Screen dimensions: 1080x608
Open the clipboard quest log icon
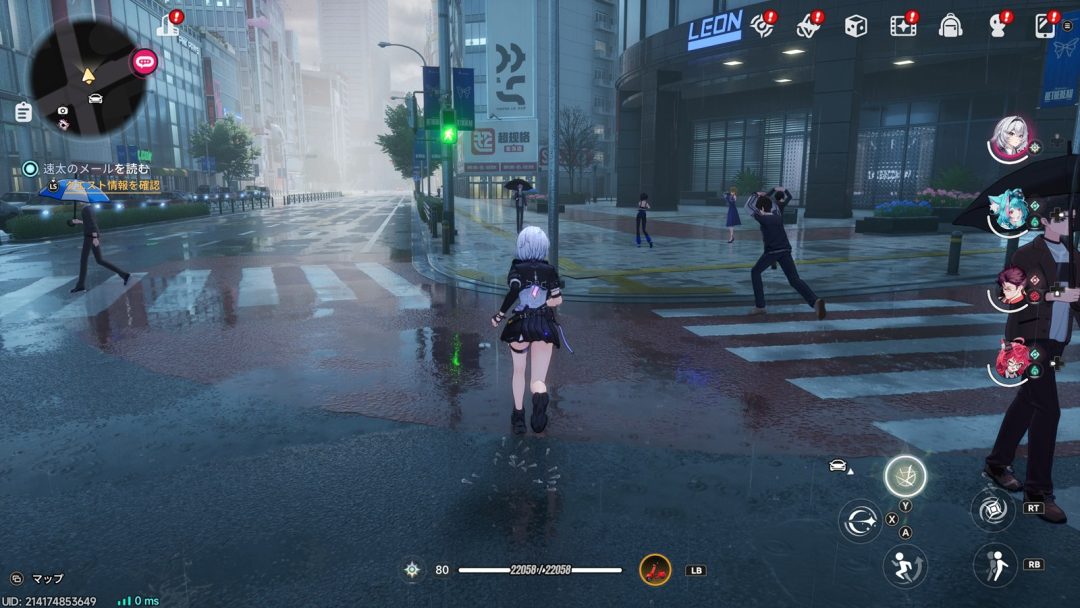point(23,112)
